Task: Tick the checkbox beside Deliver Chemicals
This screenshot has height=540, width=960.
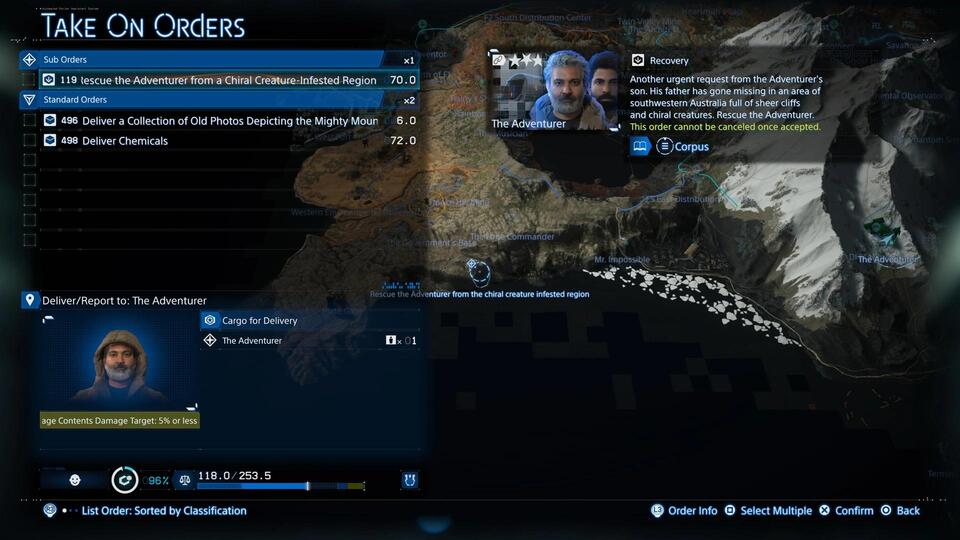Action: click(x=29, y=141)
